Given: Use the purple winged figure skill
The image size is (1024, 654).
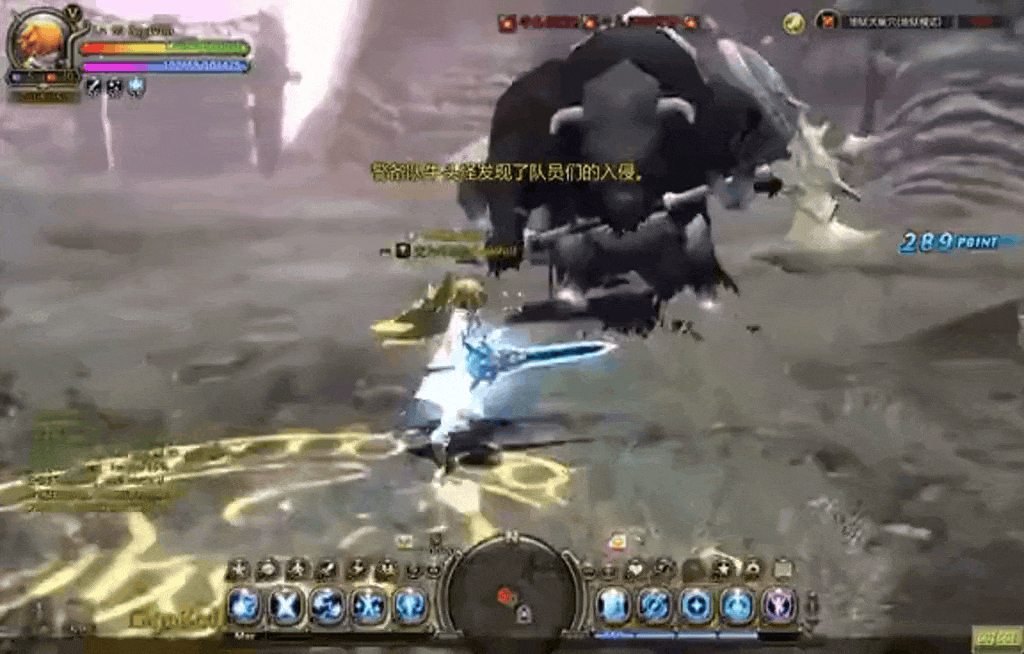Looking at the screenshot, I should pos(779,605).
